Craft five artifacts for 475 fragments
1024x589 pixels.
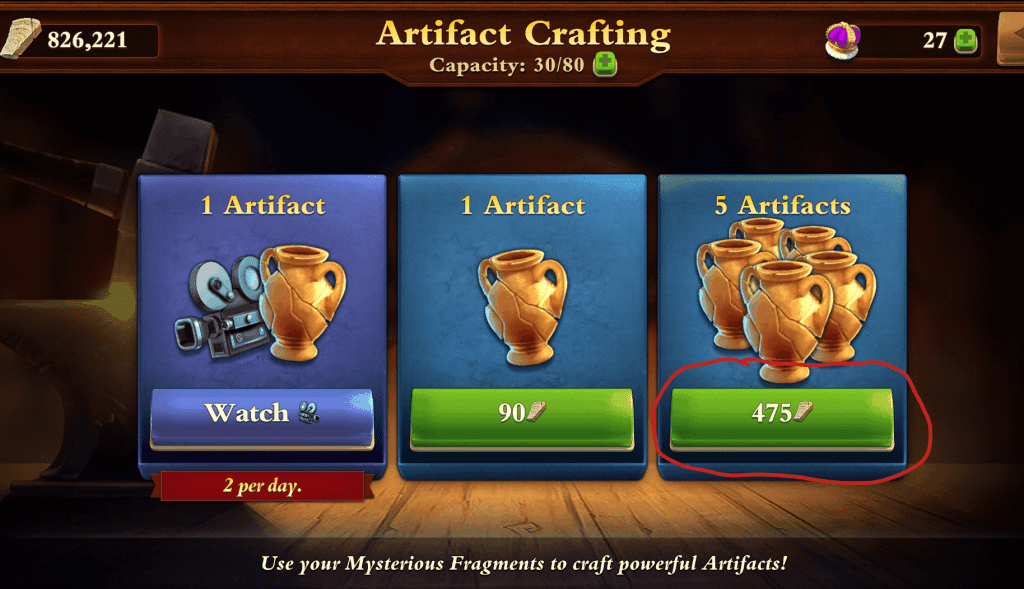tap(780, 414)
